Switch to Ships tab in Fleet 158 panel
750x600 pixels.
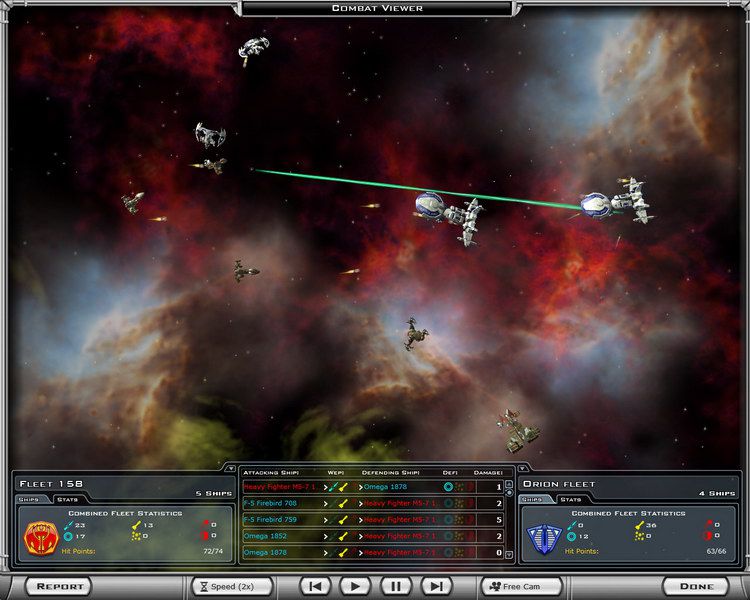(28, 497)
